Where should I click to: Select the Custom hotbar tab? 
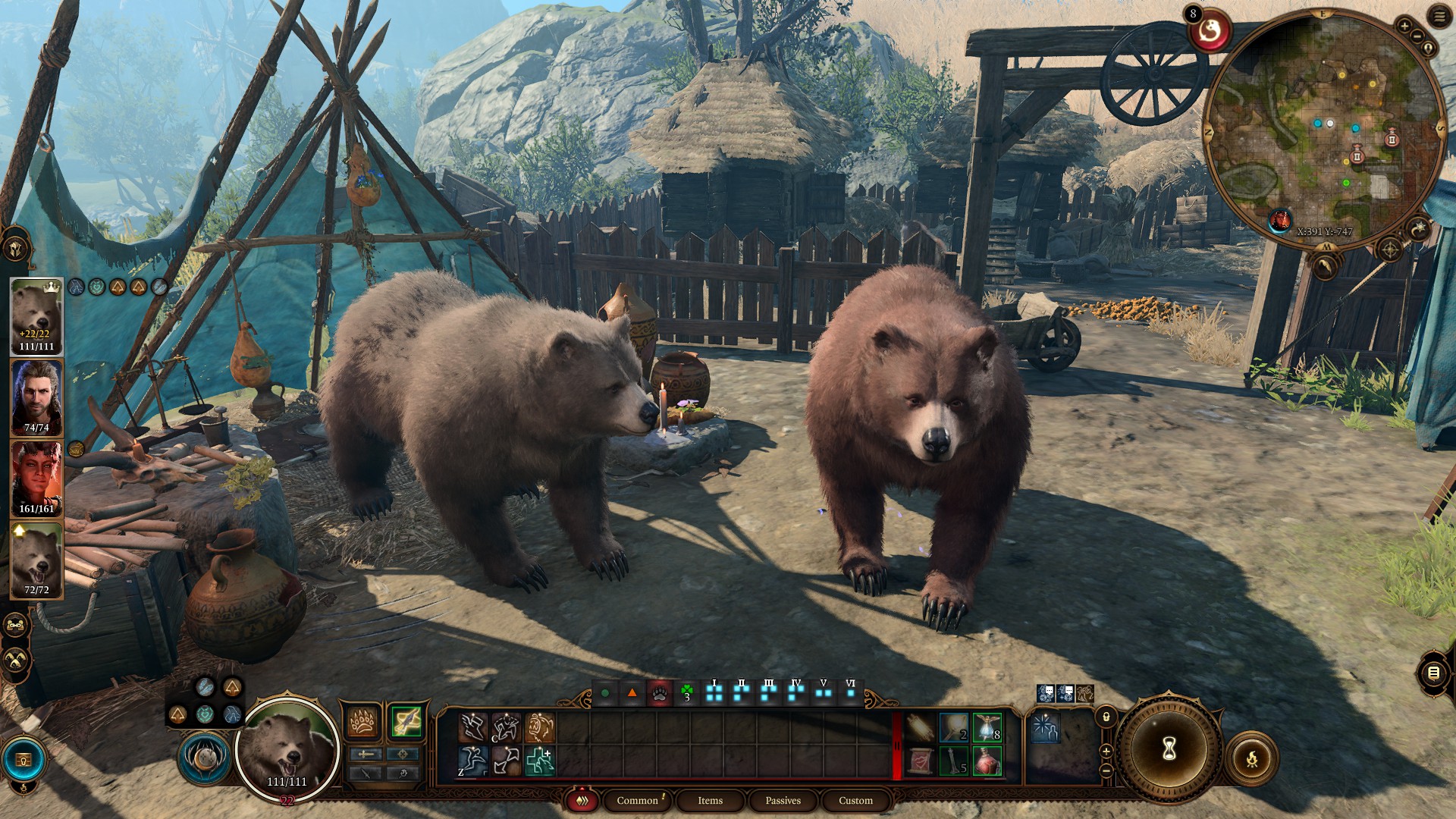(x=855, y=801)
